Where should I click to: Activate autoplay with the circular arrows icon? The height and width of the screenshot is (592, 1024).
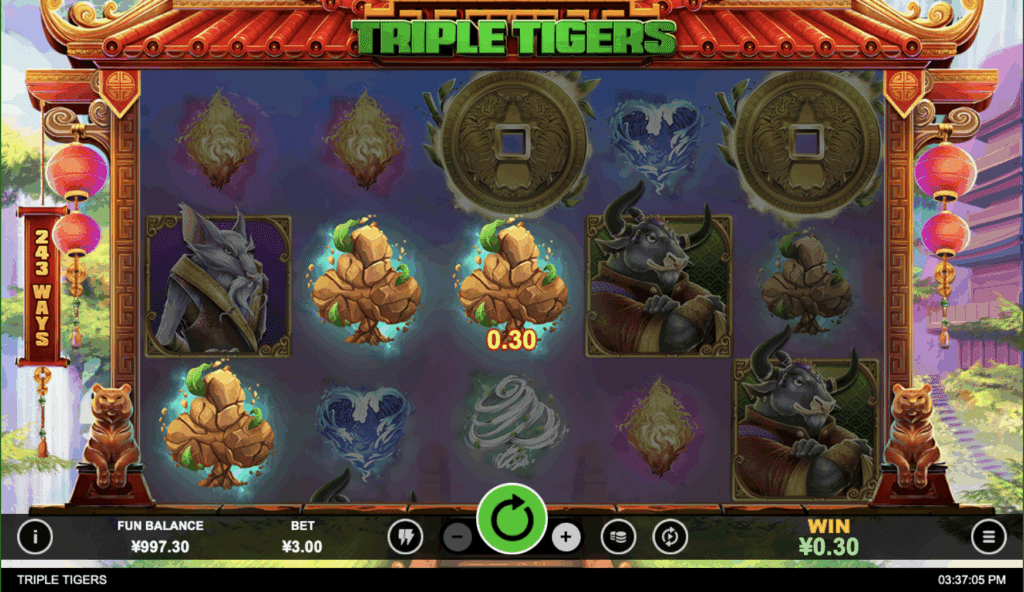click(x=670, y=537)
